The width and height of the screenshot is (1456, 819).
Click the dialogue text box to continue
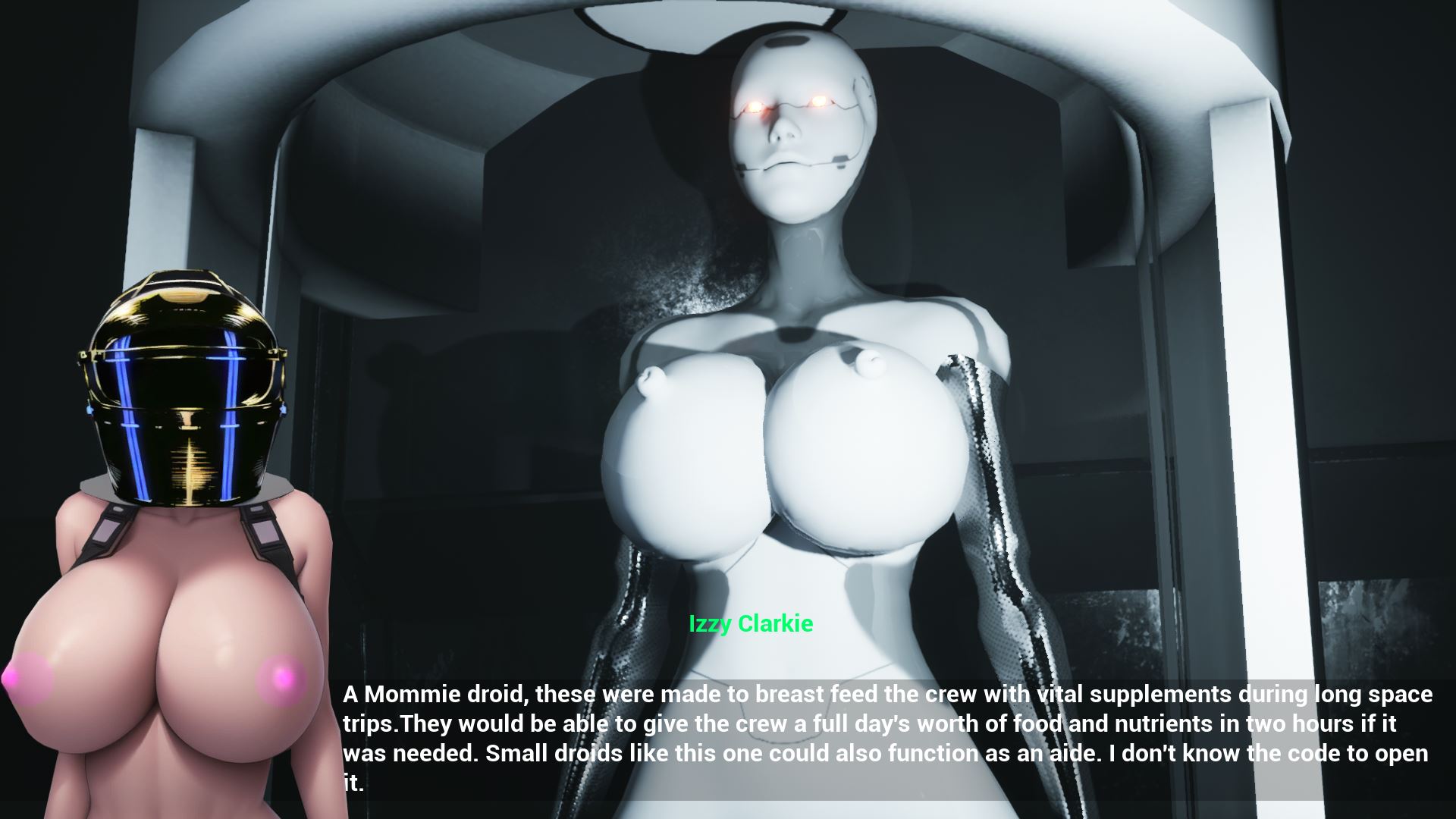point(886,738)
